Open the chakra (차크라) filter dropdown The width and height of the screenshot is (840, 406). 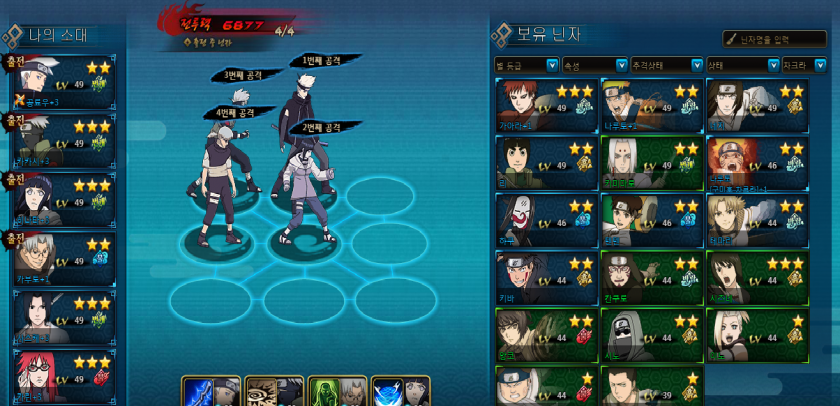pyautogui.click(x=805, y=65)
